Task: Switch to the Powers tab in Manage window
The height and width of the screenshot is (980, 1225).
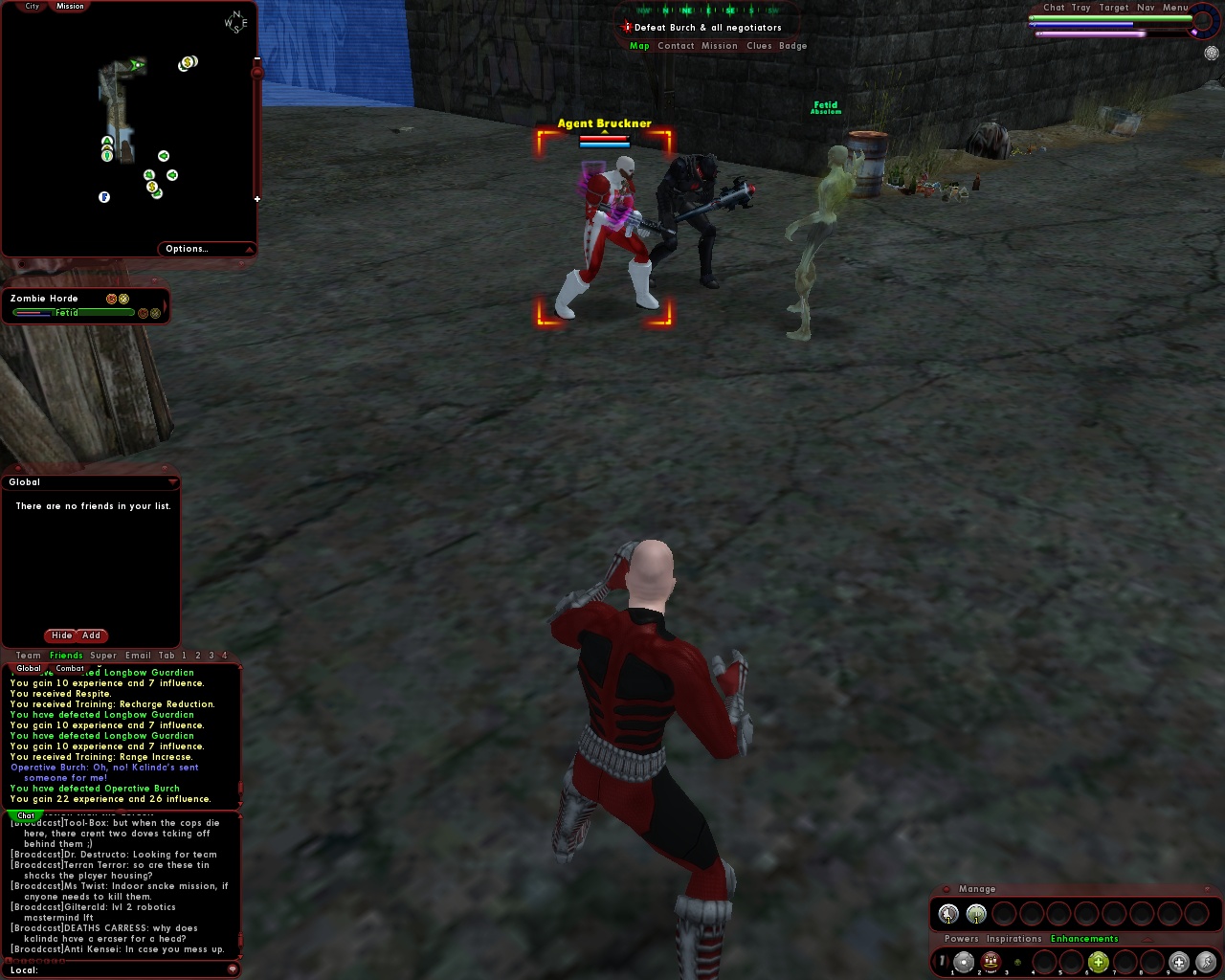Action: pyautogui.click(x=961, y=939)
